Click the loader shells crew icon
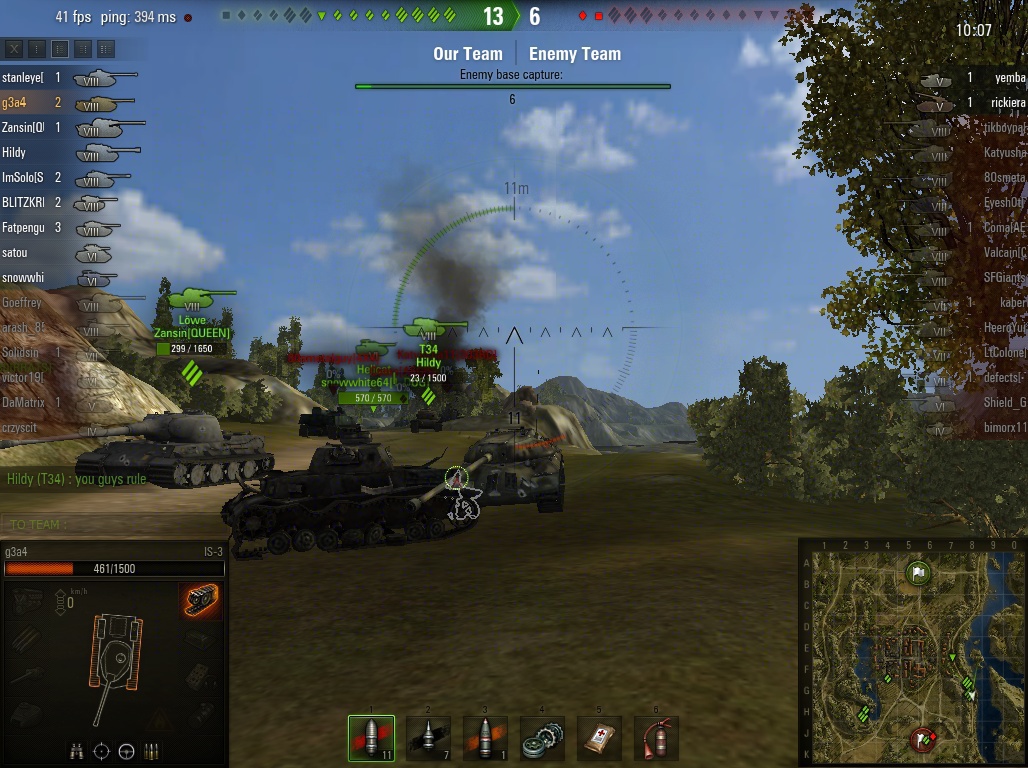Image resolution: width=1028 pixels, height=768 pixels. 152,751
